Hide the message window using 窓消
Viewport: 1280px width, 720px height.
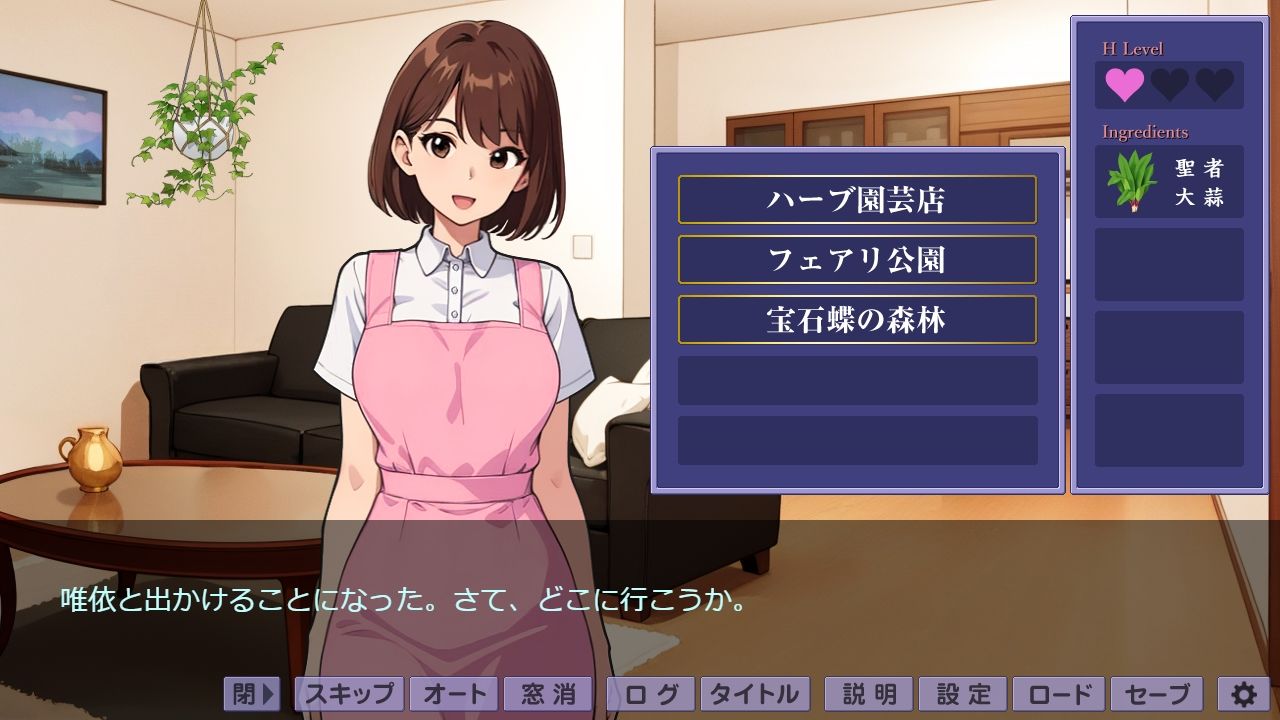point(548,692)
